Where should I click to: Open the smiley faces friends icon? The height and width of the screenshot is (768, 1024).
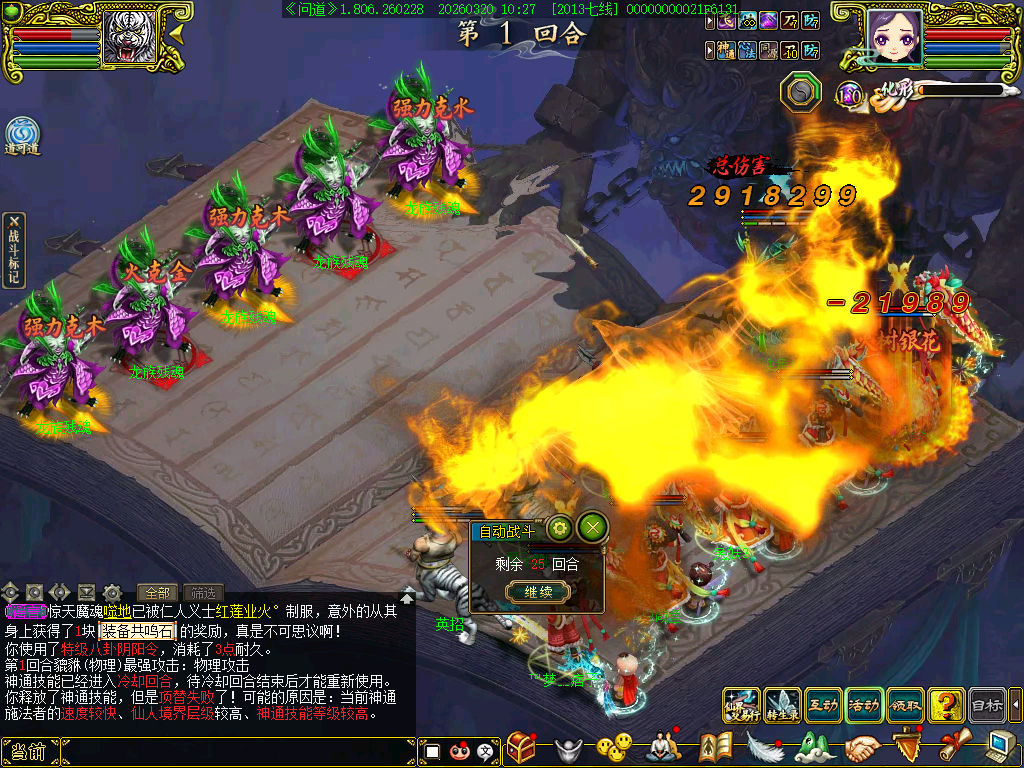coord(614,748)
